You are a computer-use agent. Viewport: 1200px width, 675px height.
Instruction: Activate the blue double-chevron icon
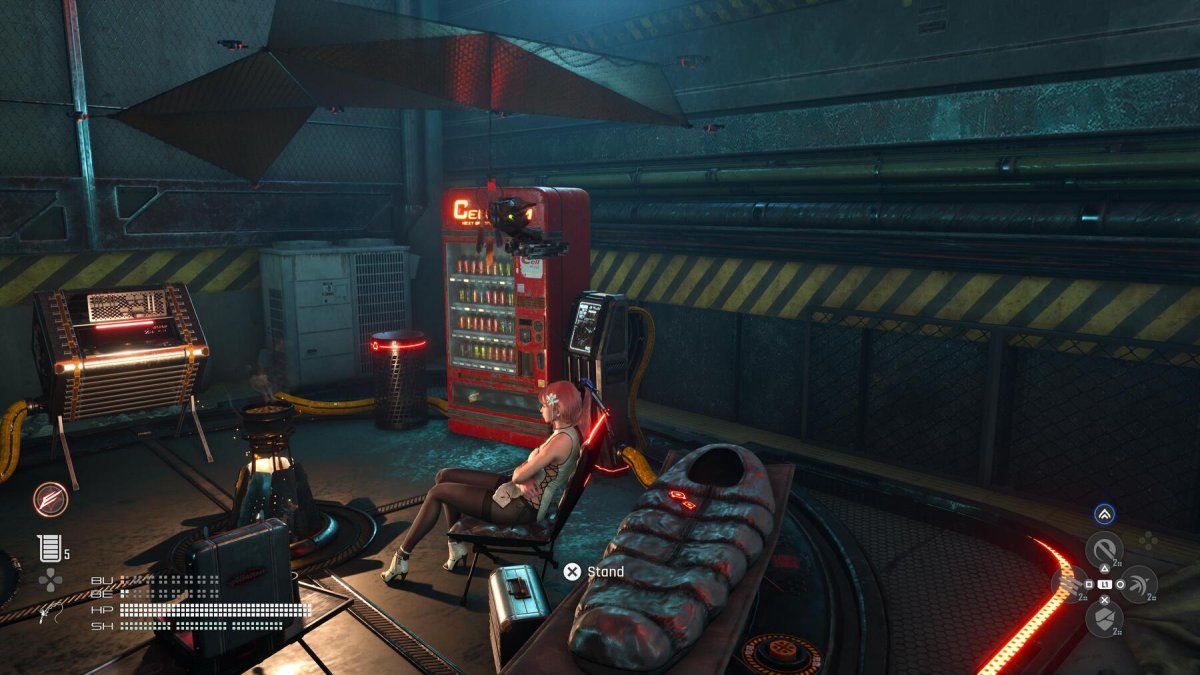tap(1104, 514)
